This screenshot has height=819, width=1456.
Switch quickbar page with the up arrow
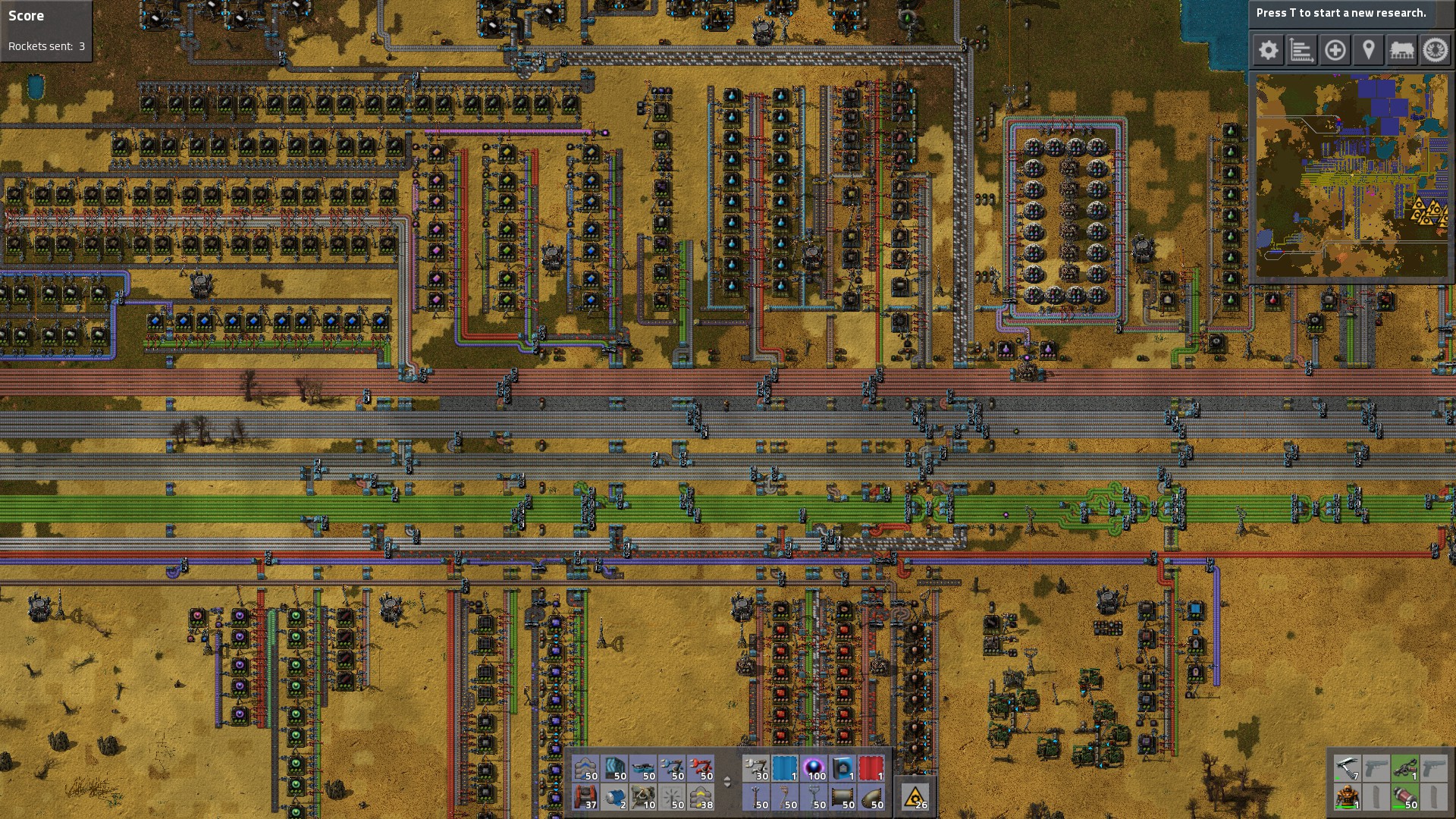pyautogui.click(x=726, y=778)
